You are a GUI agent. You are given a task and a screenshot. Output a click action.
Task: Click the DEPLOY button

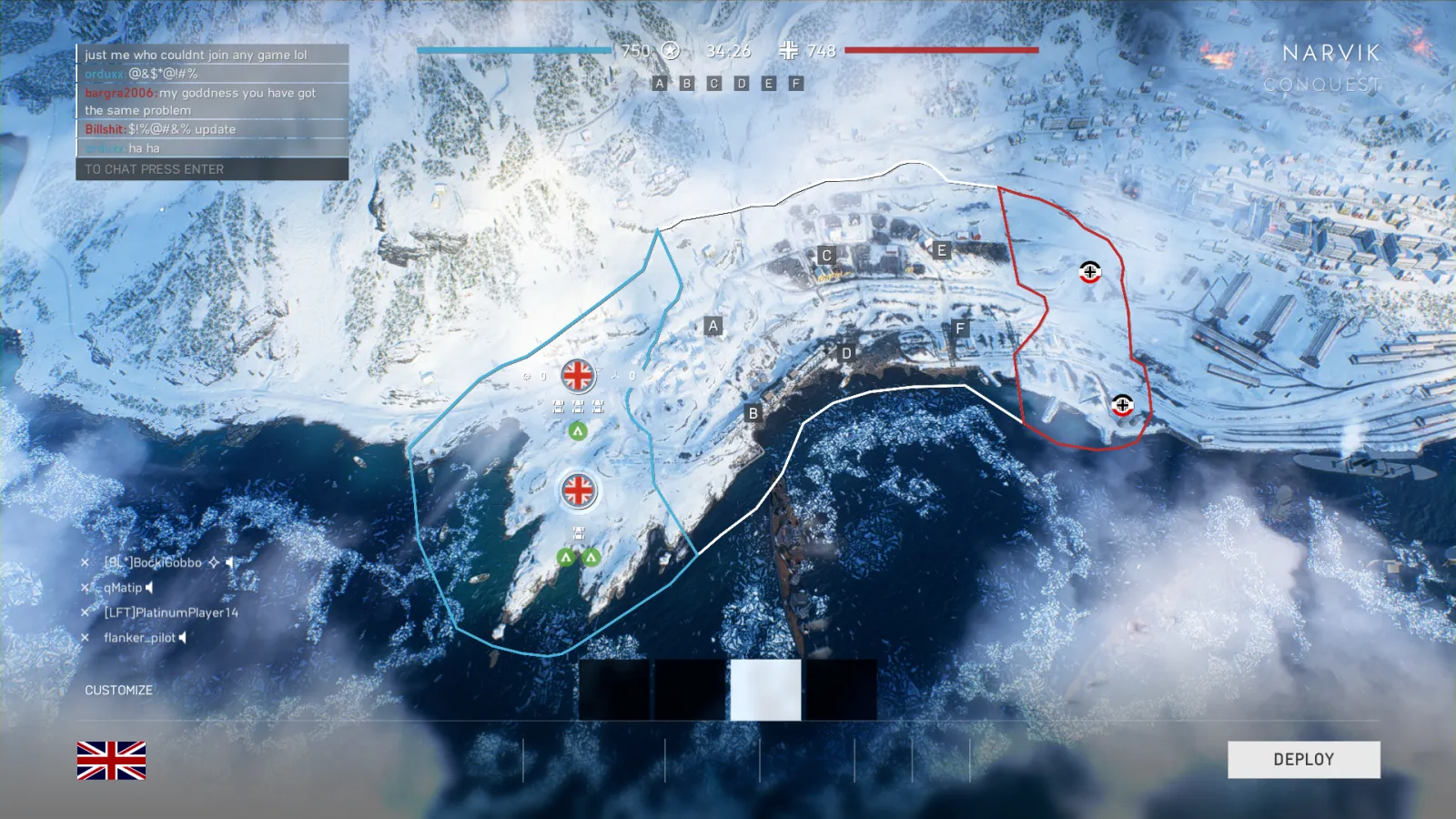pyautogui.click(x=1303, y=760)
